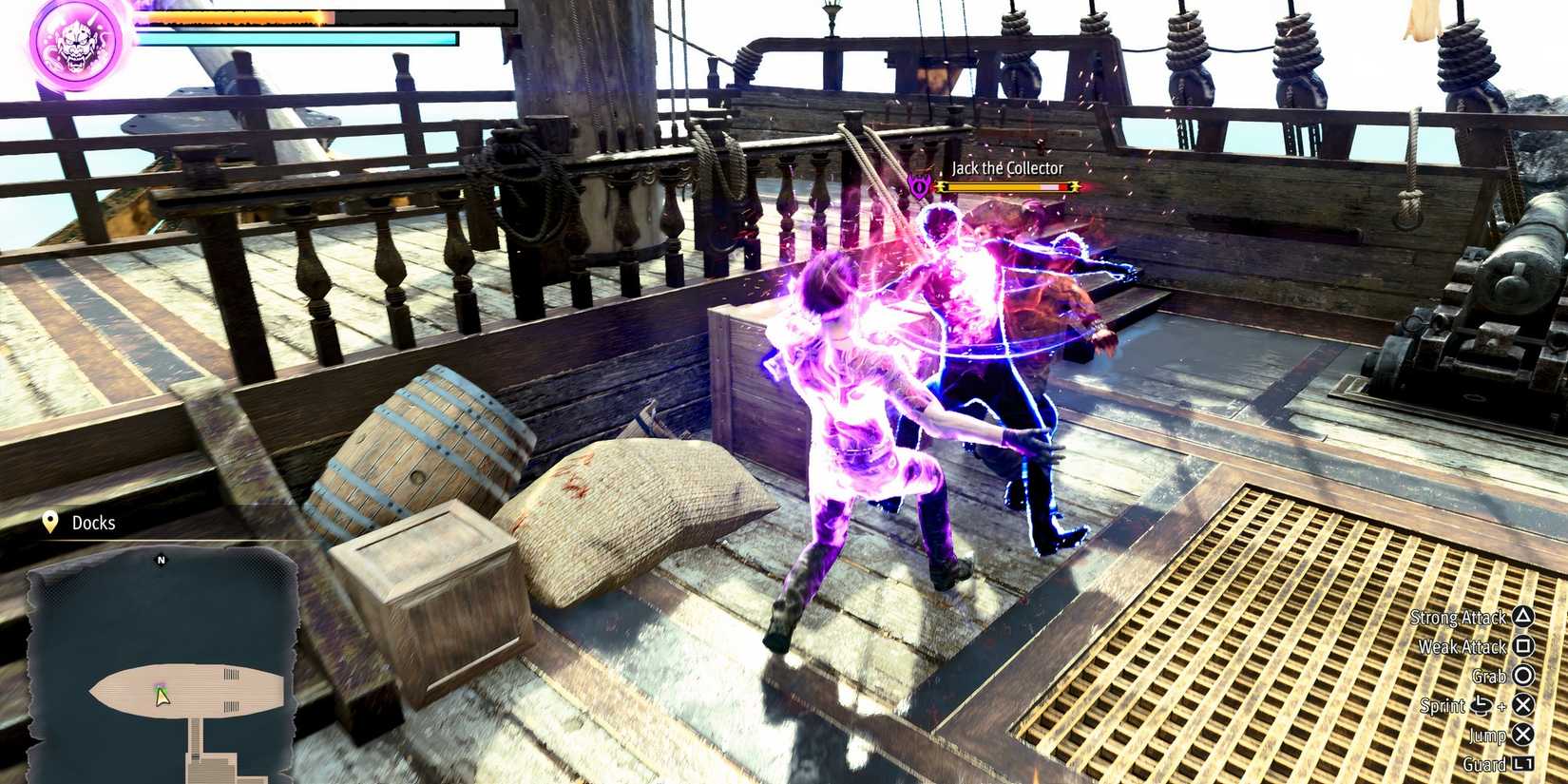
Task: Click the L1 Guard button icon
Action: tap(1525, 763)
